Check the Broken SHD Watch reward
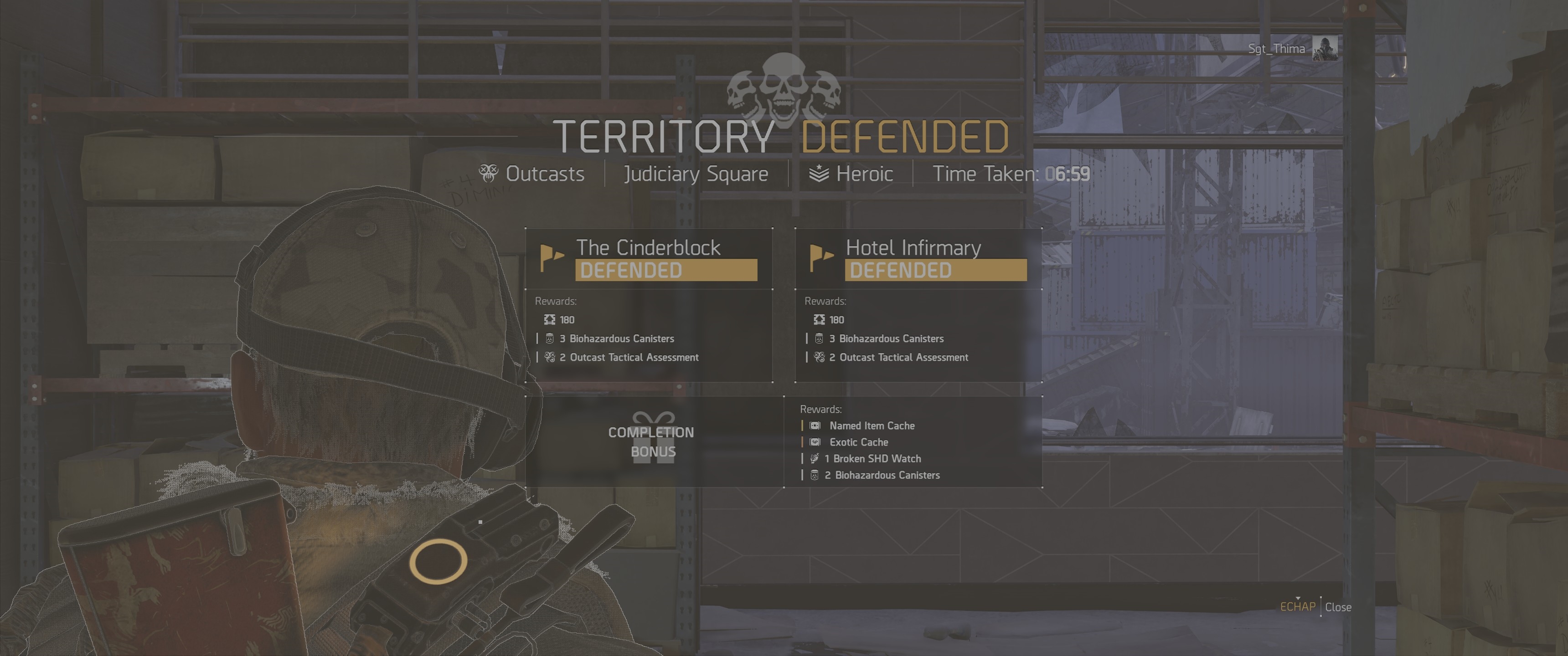Image resolution: width=1568 pixels, height=656 pixels. 876,459
